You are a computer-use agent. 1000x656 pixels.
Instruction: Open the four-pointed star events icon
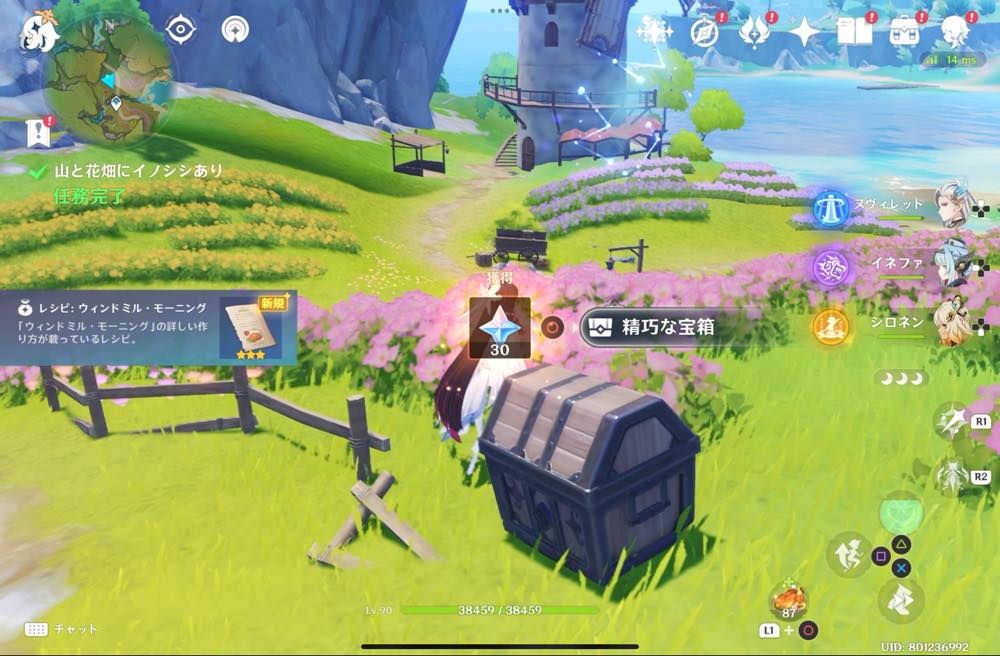point(804,32)
